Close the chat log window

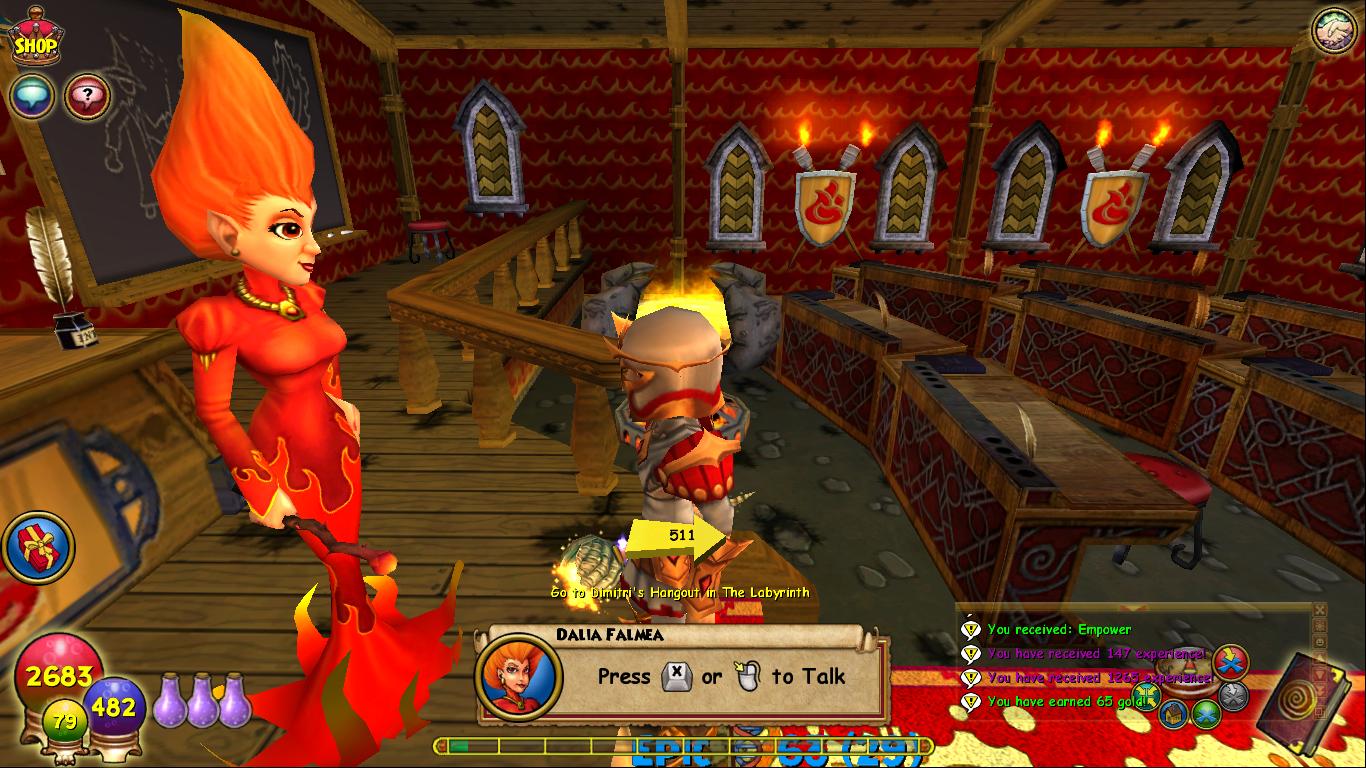tap(1320, 610)
